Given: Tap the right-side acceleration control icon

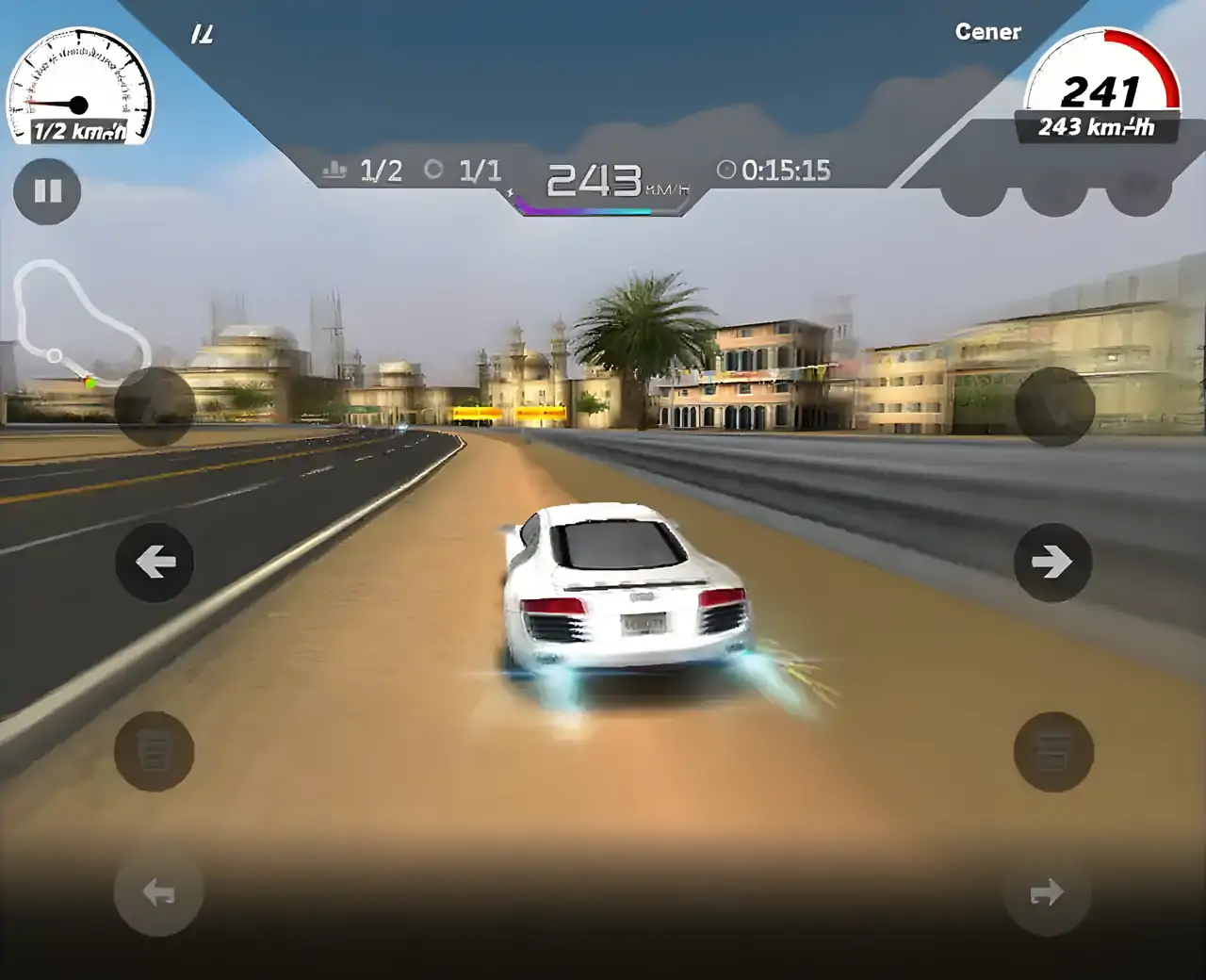Looking at the screenshot, I should 1052,754.
